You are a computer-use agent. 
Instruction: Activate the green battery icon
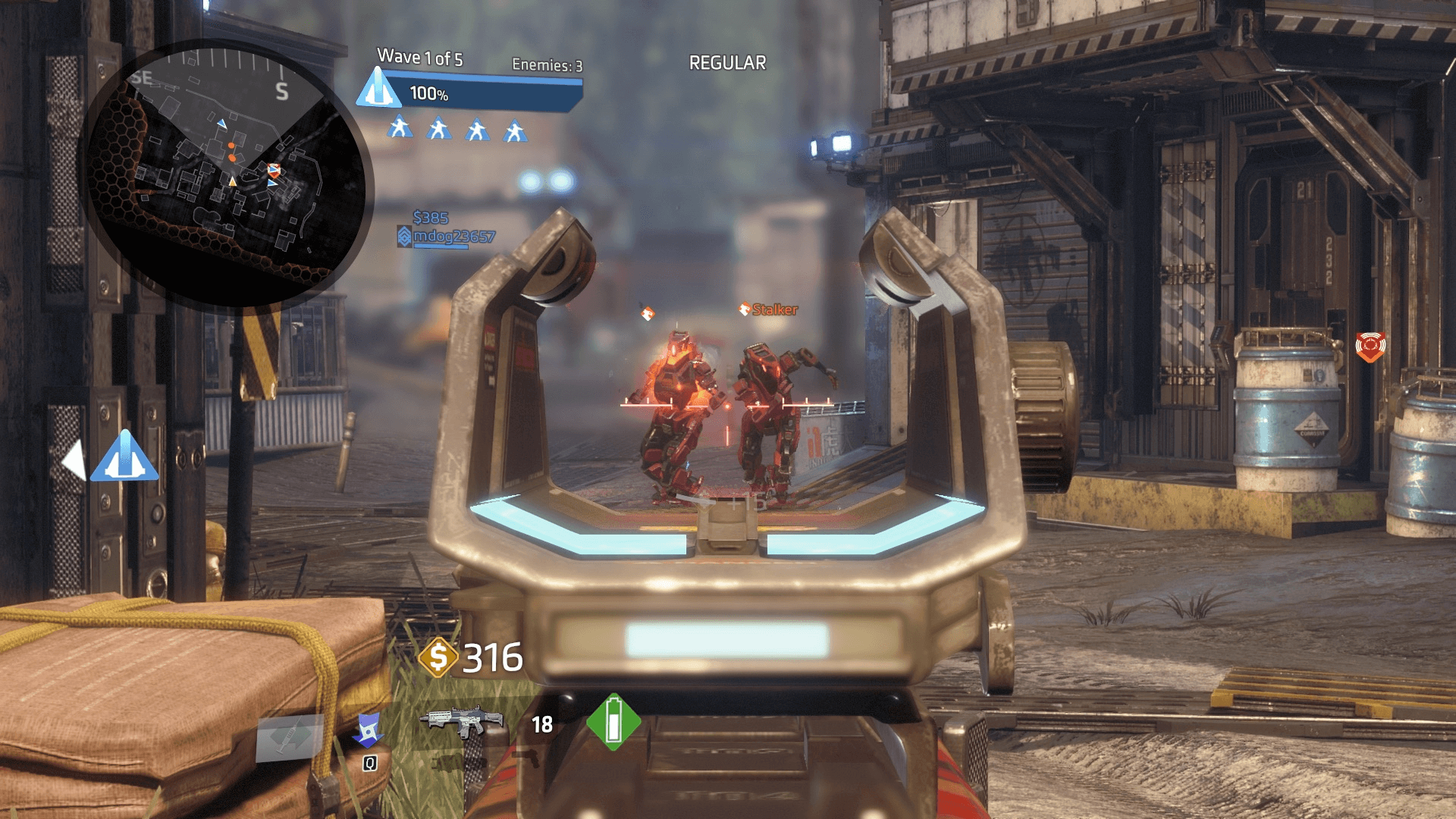613,723
